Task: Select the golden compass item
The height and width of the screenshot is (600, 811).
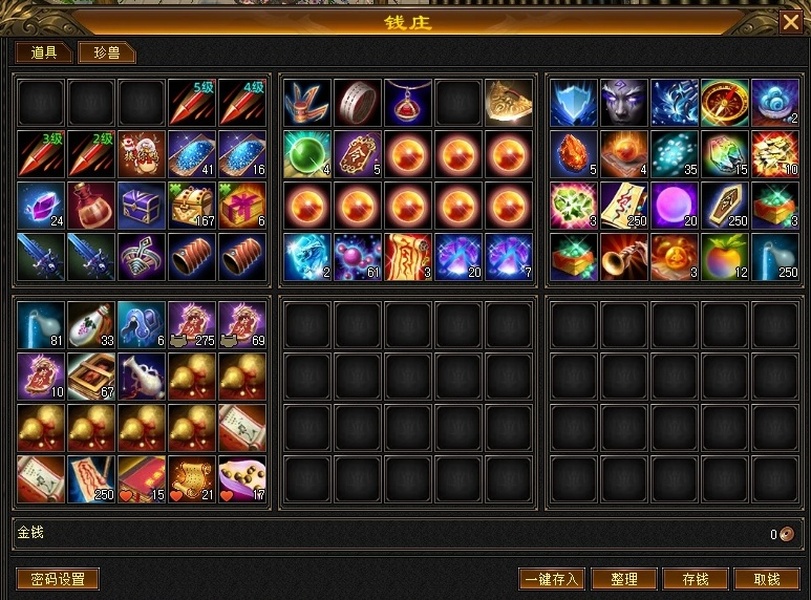Action: (725, 103)
